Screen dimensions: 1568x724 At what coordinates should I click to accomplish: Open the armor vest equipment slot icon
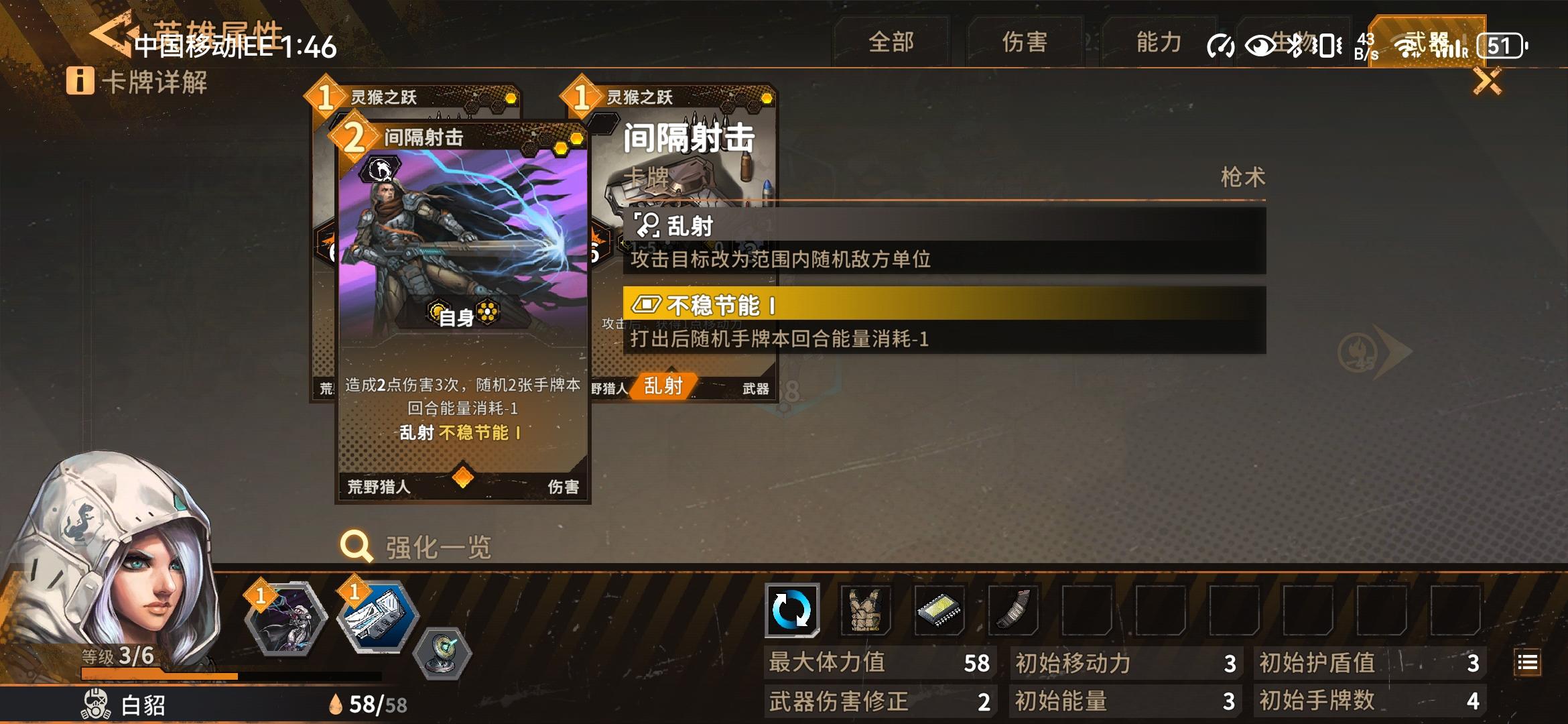click(866, 611)
